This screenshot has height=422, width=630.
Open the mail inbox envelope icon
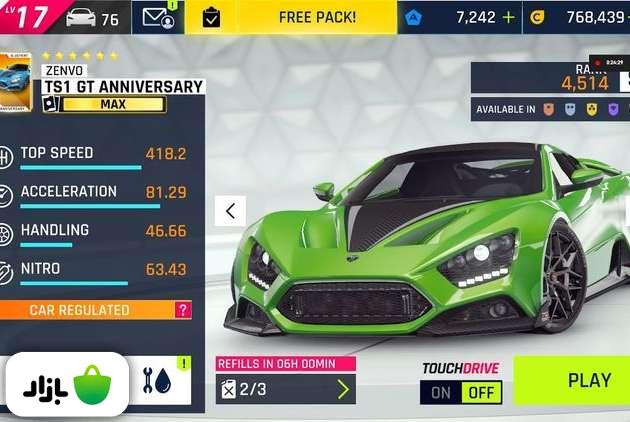click(159, 17)
